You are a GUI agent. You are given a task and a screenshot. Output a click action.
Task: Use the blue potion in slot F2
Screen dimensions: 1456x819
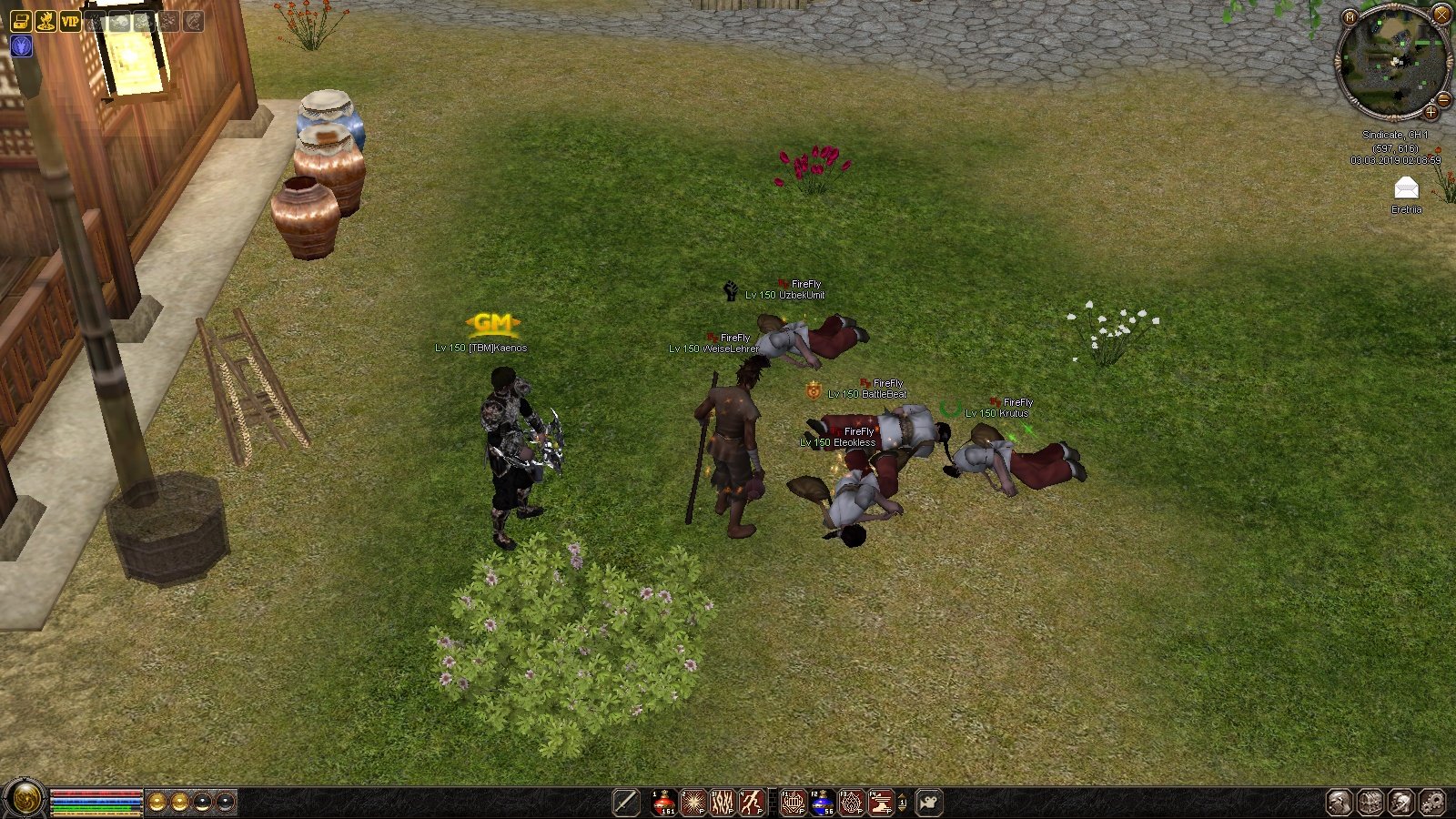point(823,803)
